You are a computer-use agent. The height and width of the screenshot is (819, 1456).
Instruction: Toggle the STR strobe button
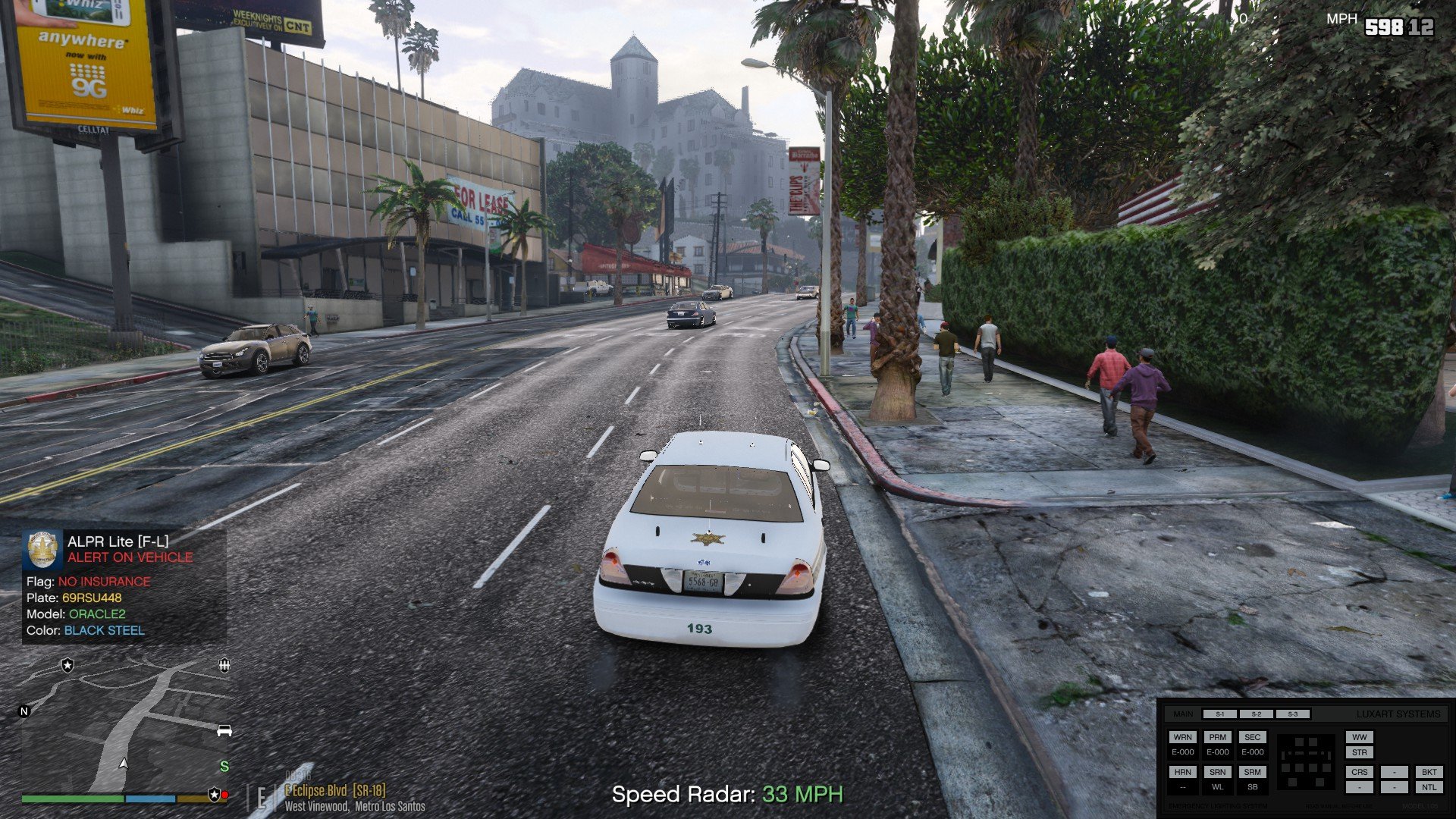1359,752
